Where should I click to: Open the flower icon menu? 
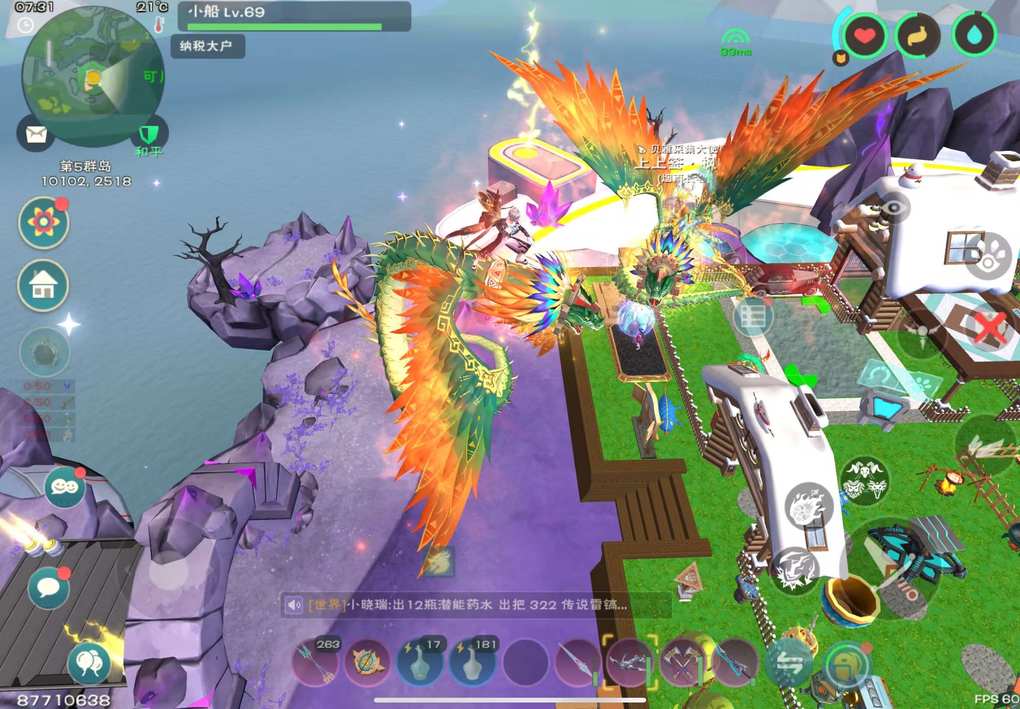coord(43,222)
